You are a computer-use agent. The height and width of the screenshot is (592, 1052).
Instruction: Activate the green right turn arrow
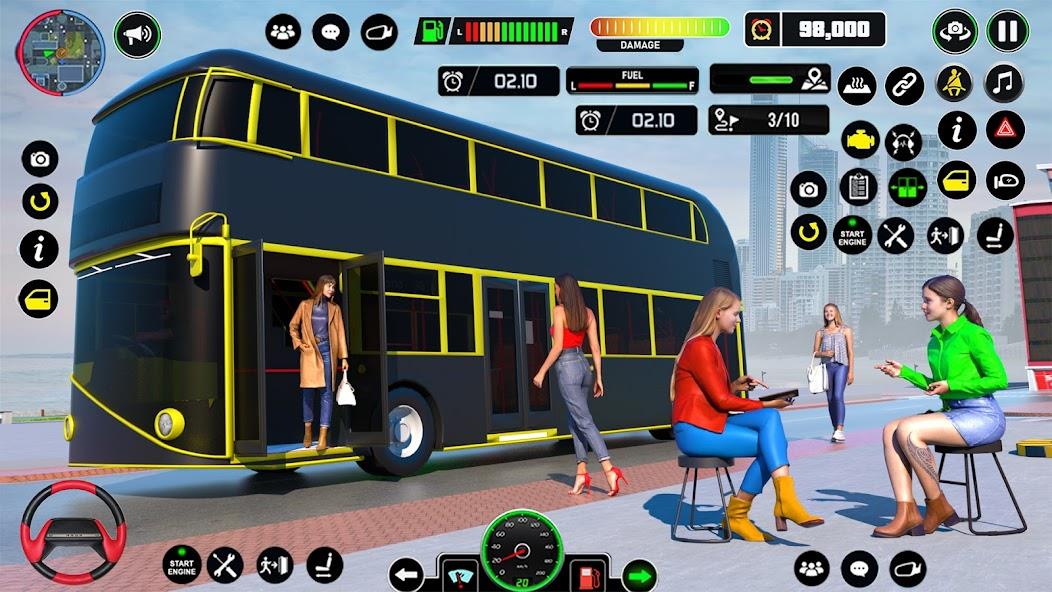coord(638,575)
